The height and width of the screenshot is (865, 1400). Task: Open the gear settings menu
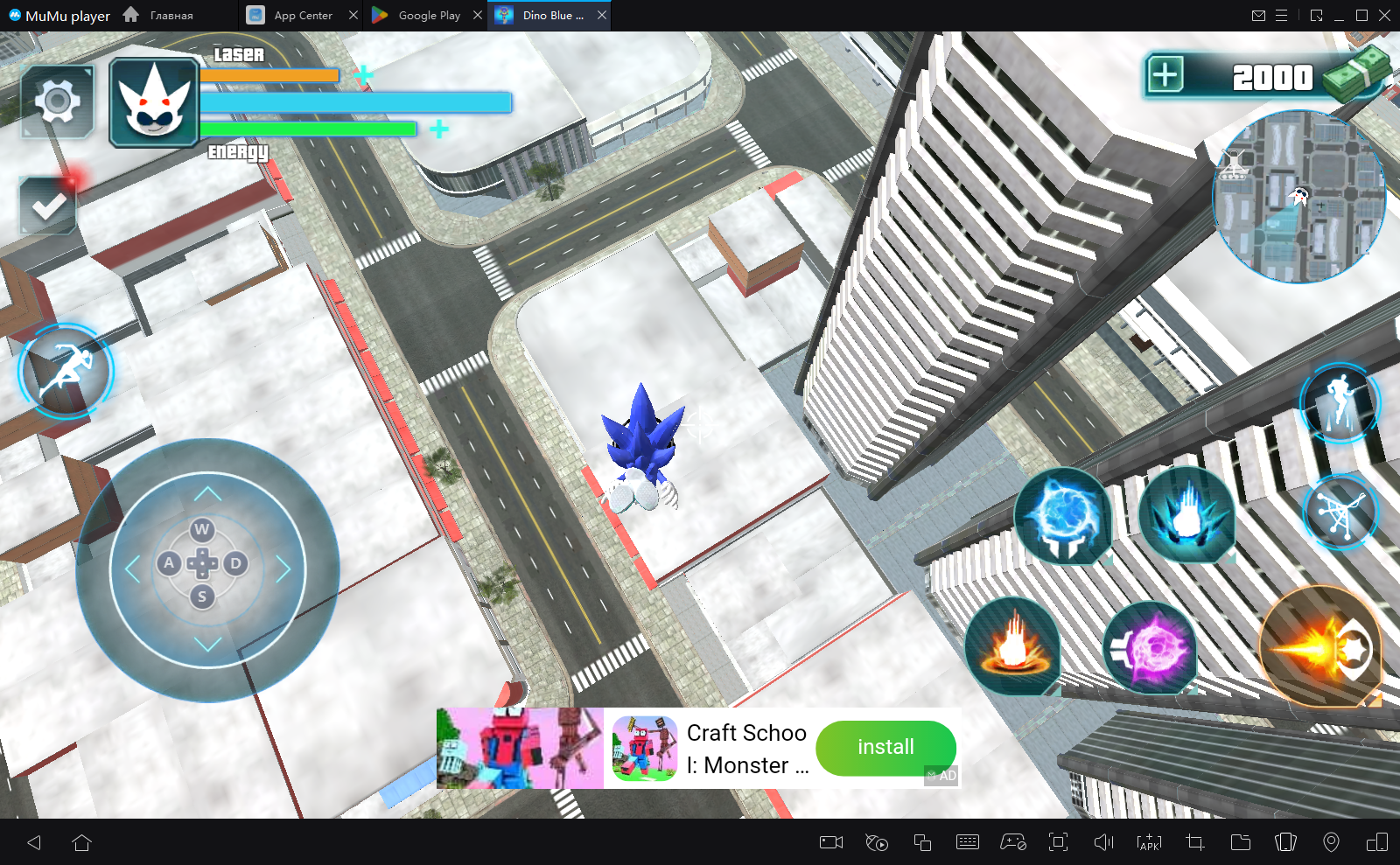click(58, 101)
